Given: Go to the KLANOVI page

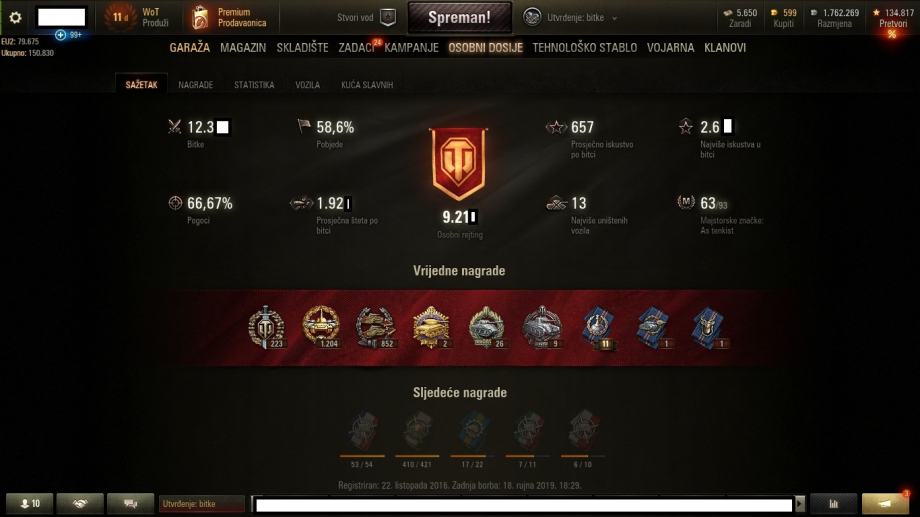Looking at the screenshot, I should tap(725, 47).
